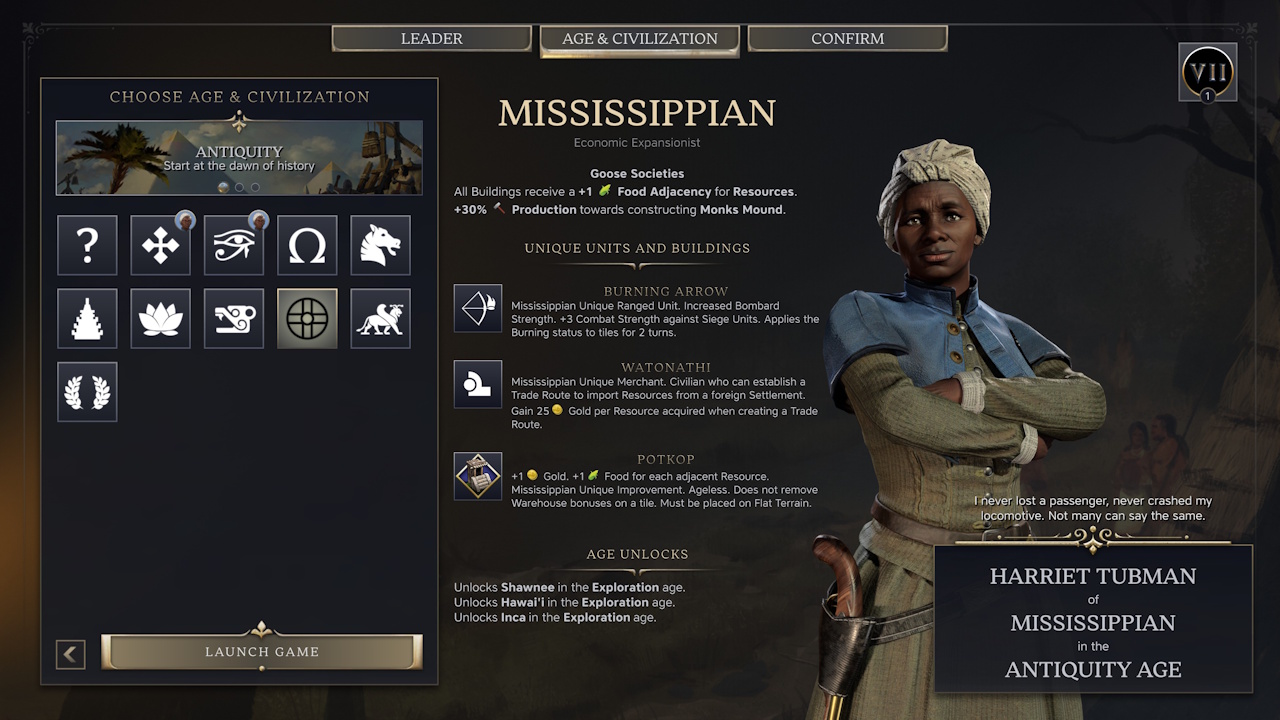This screenshot has width=1280, height=720.
Task: Select the Han civilization horse head icon
Action: click(380, 245)
